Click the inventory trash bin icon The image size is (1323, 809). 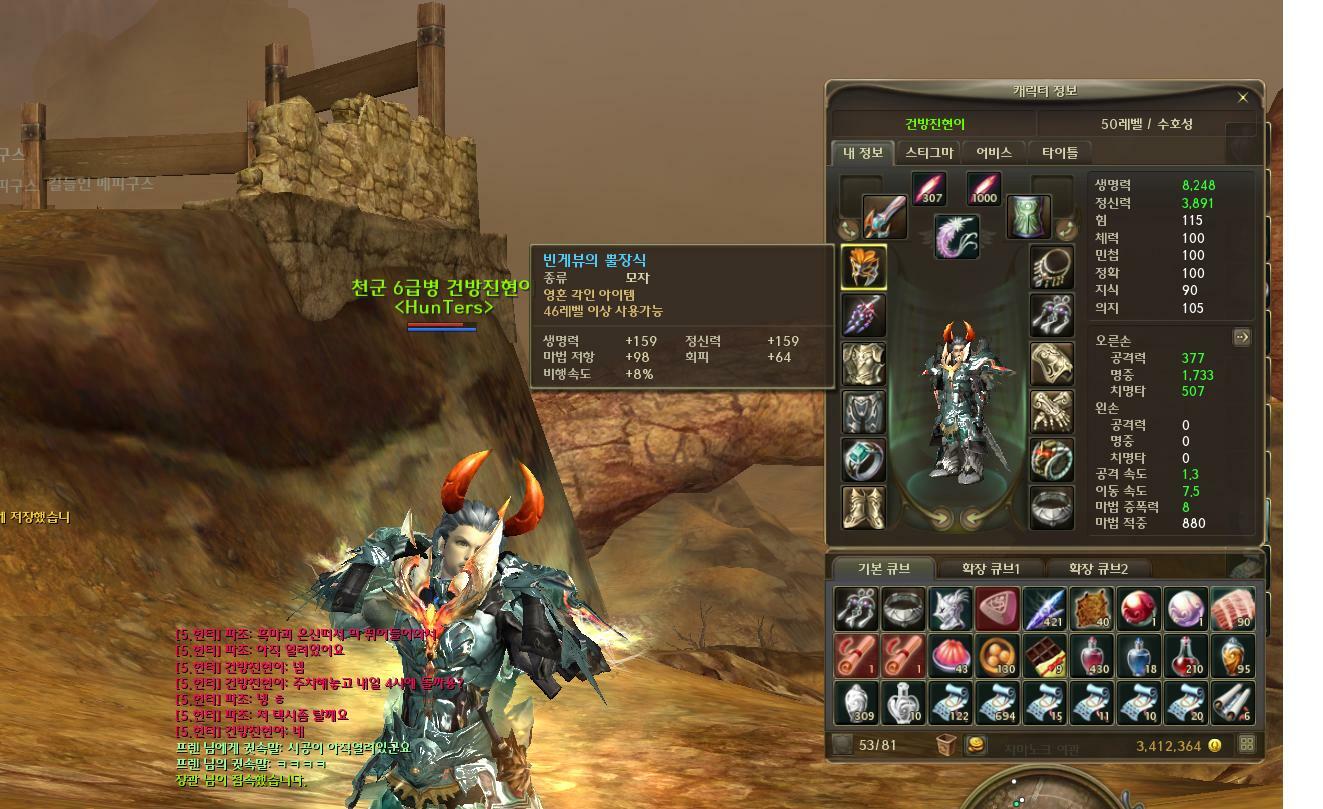pos(946,744)
